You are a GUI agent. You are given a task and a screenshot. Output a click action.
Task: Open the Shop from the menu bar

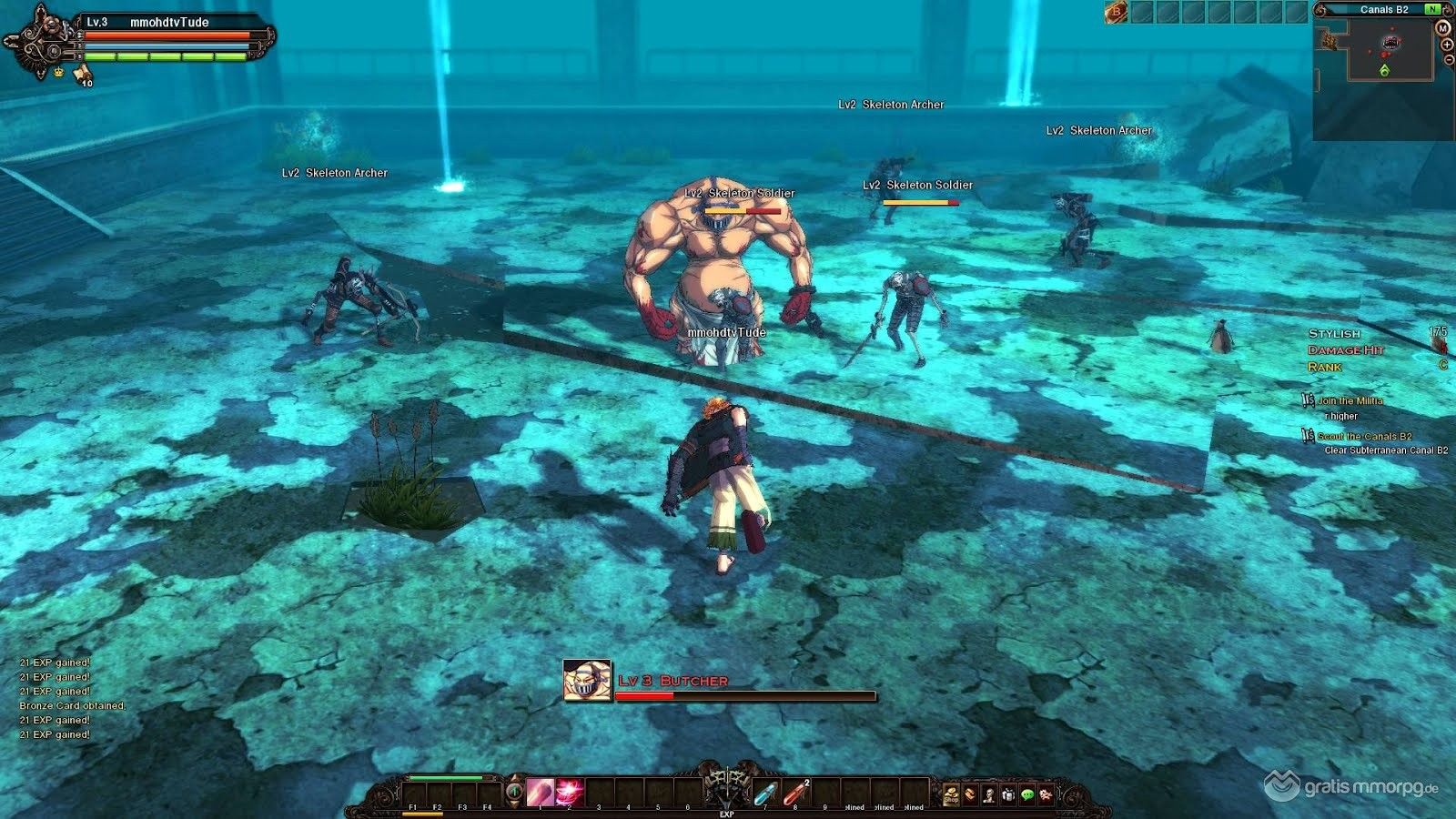coord(951,795)
